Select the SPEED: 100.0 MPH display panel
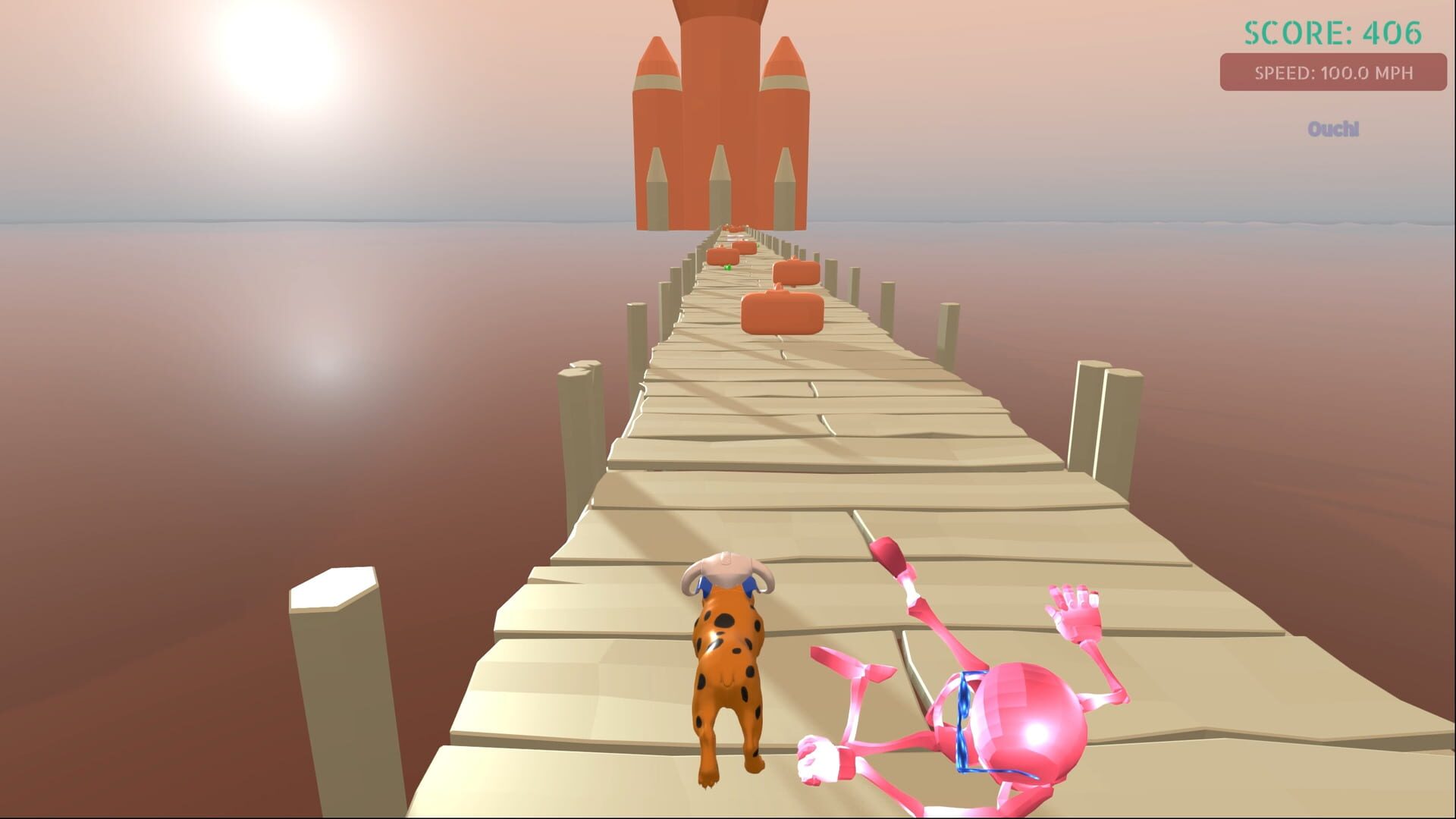The image size is (1456, 819). (x=1335, y=74)
